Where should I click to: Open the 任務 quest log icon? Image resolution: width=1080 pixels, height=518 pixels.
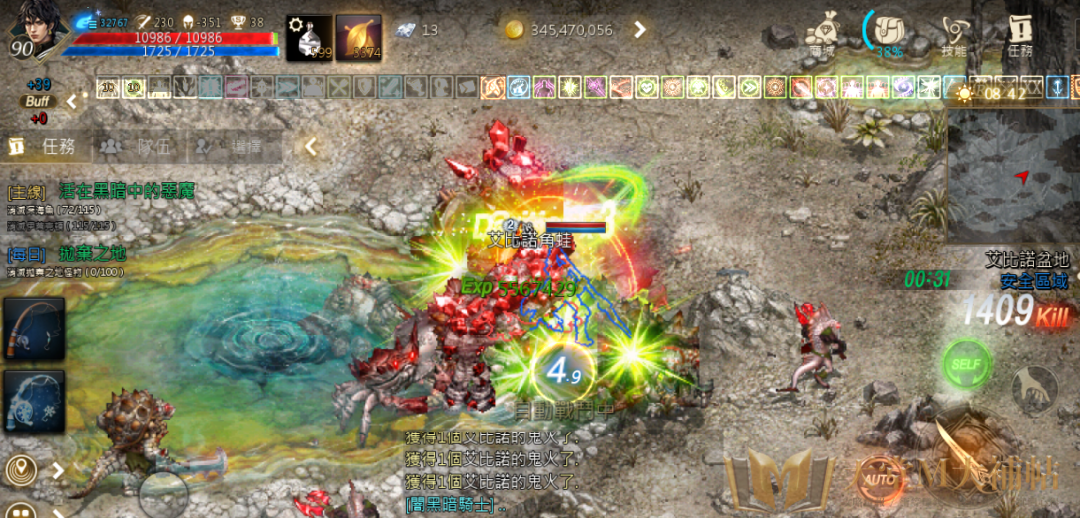[x=1020, y=34]
